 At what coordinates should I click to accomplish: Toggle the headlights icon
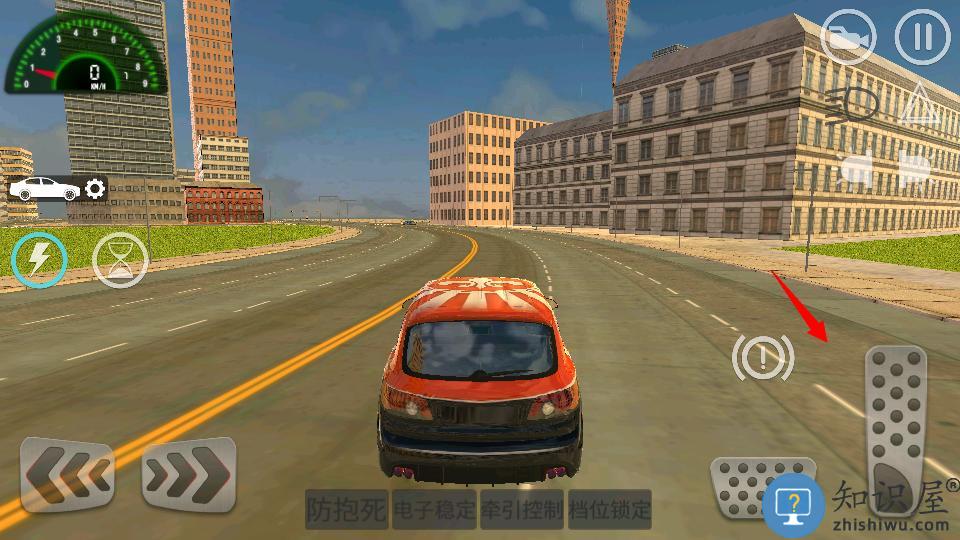(x=851, y=105)
